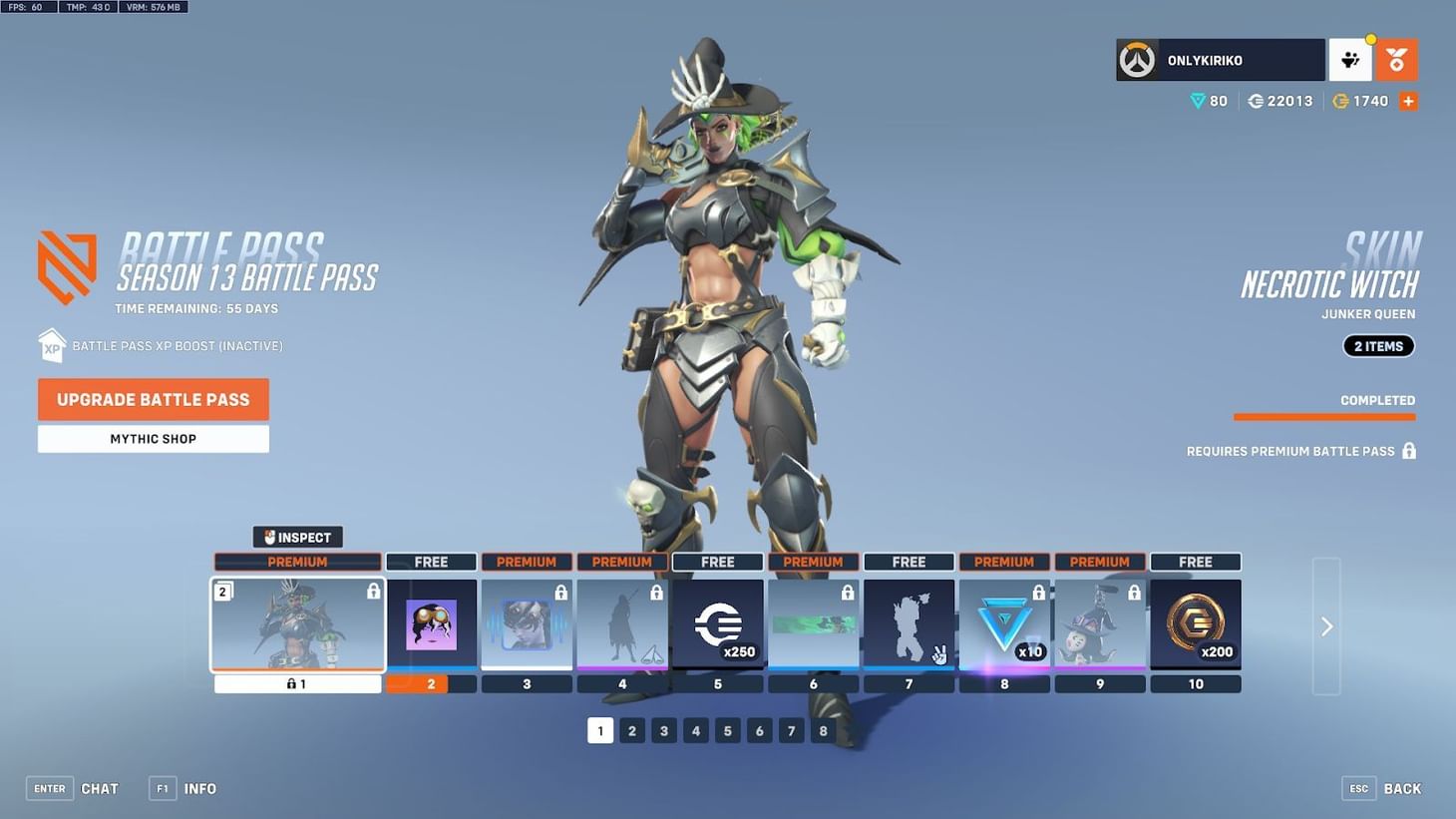
Task: Open battle pass page 8
Action: click(823, 730)
